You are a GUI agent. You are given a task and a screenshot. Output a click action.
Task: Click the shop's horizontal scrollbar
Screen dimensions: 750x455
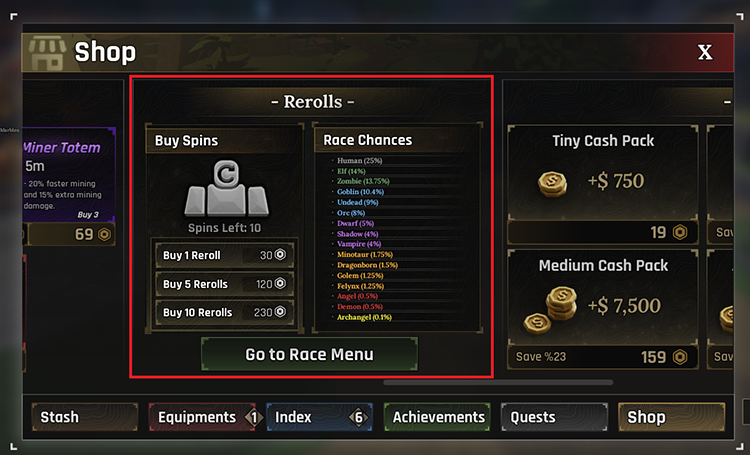click(x=484, y=381)
